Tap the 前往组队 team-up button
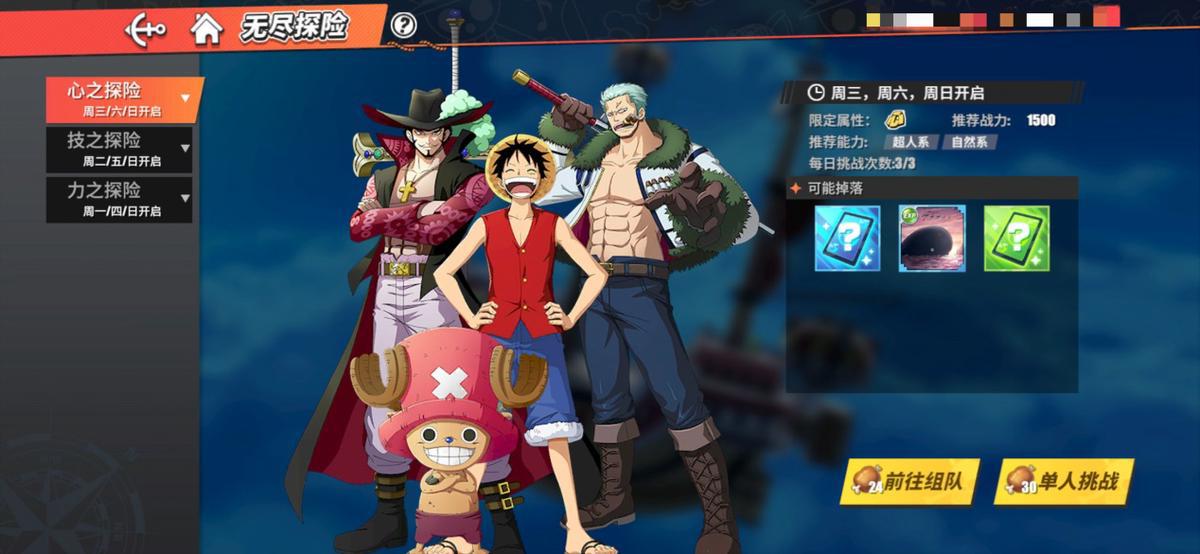This screenshot has height=554, width=1200. [910, 482]
